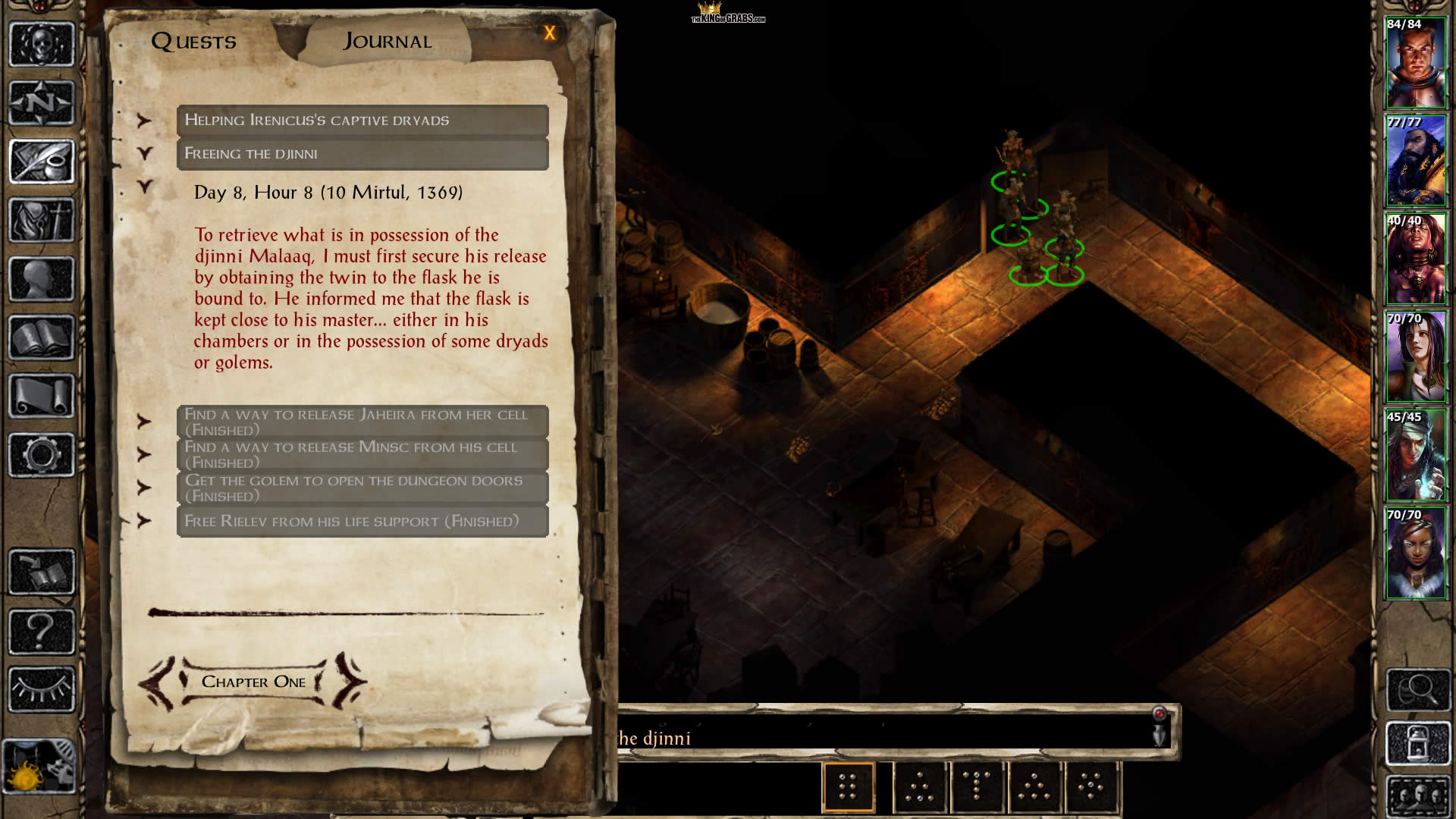
Task: Go to the previous chapter arrow
Action: (158, 682)
